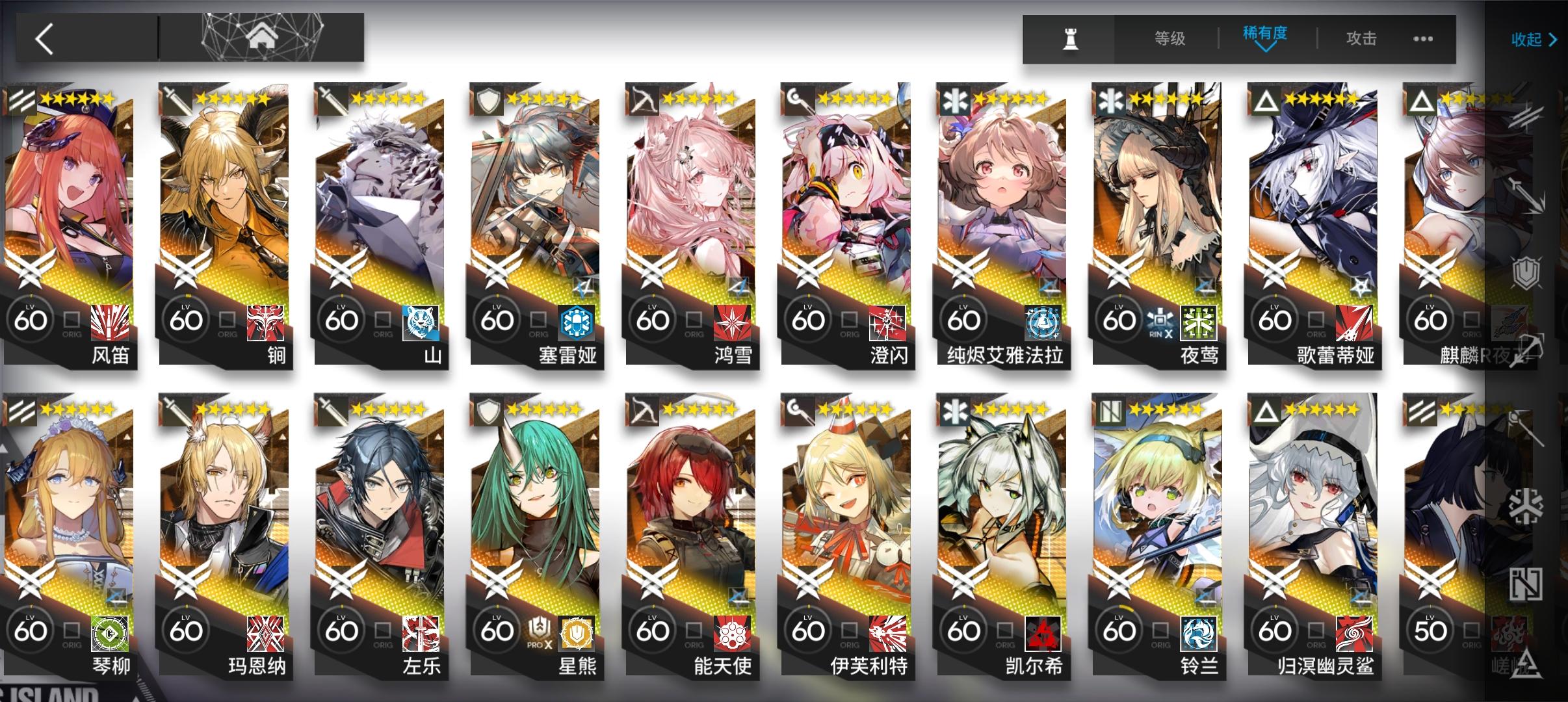Click the back arrow at top left
This screenshot has width=1568, height=702.
point(42,38)
